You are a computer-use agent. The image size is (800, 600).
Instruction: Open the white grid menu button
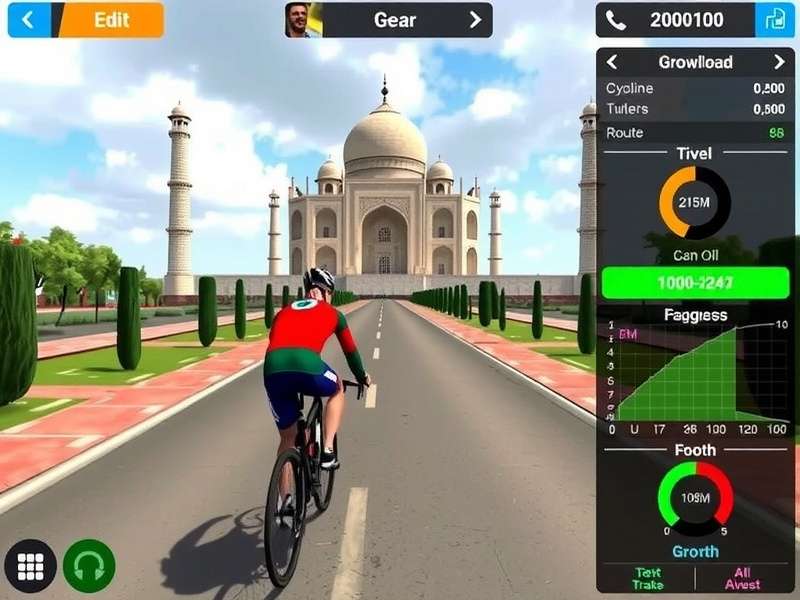coord(31,567)
